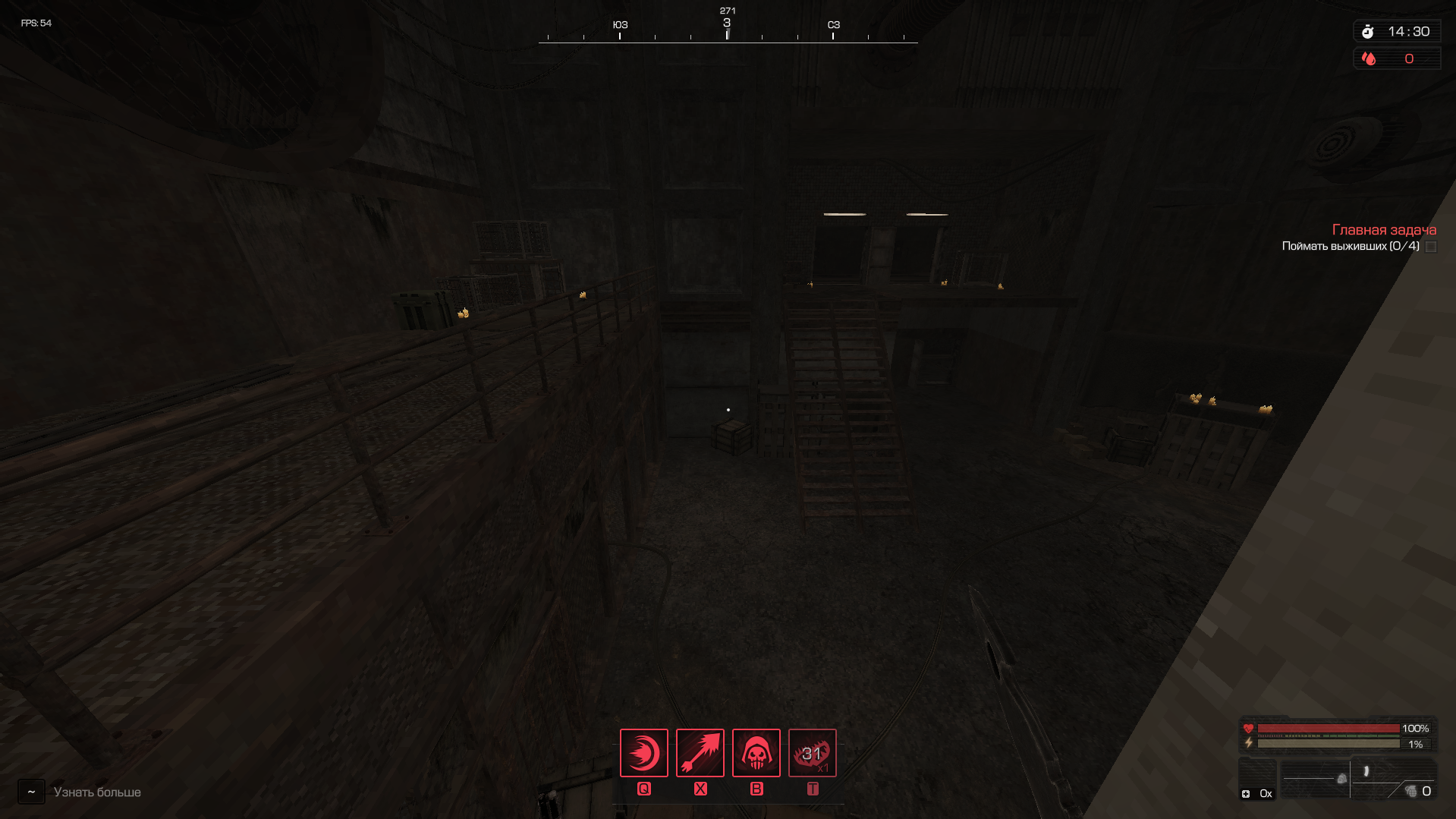This screenshot has width=1456, height=819.
Task: Select the bear trap ability slot
Action: click(812, 753)
